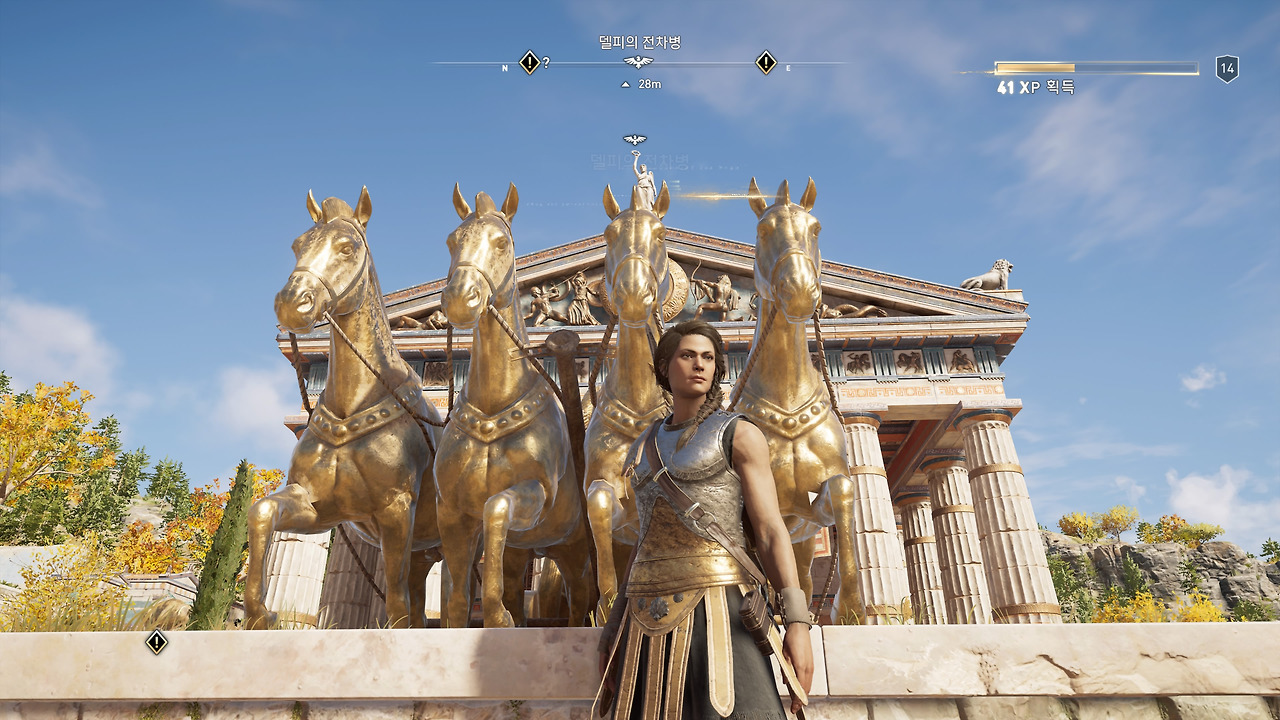Click the E cardinal direction on compass
1280x720 pixels.
[x=786, y=66]
